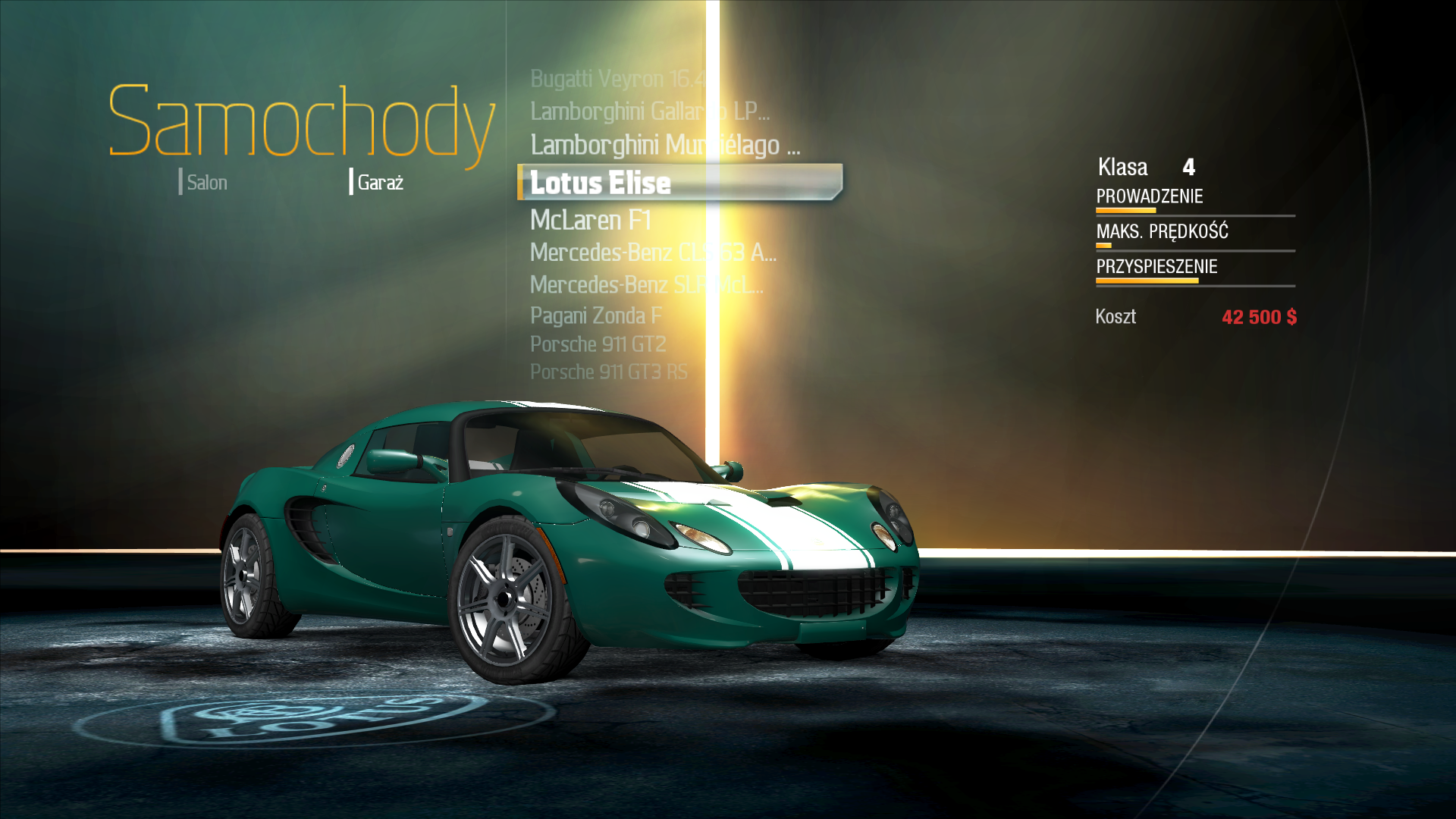
Task: Select the Porsche 911 GT2 entry
Action: [x=598, y=344]
